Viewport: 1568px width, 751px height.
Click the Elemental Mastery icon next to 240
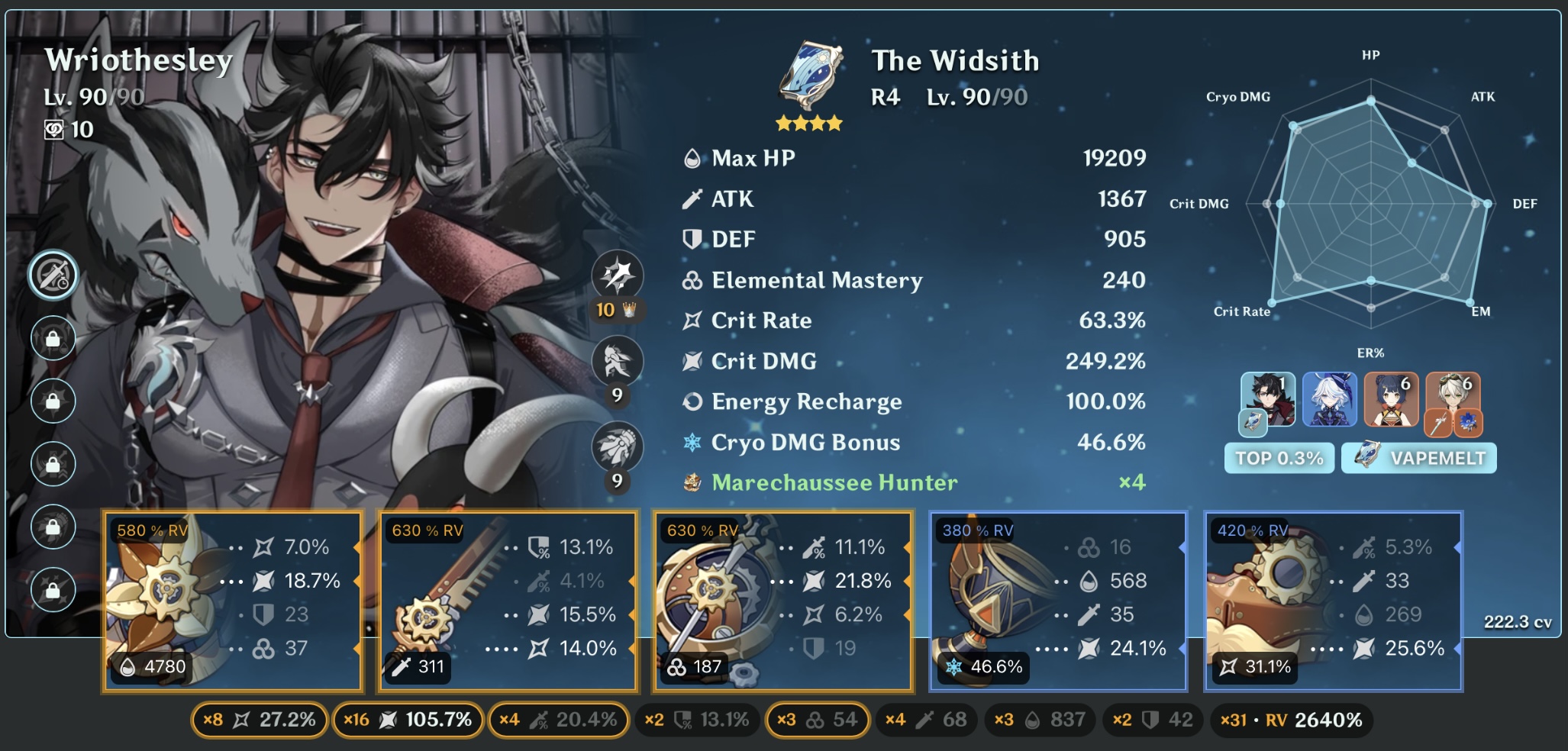point(691,280)
